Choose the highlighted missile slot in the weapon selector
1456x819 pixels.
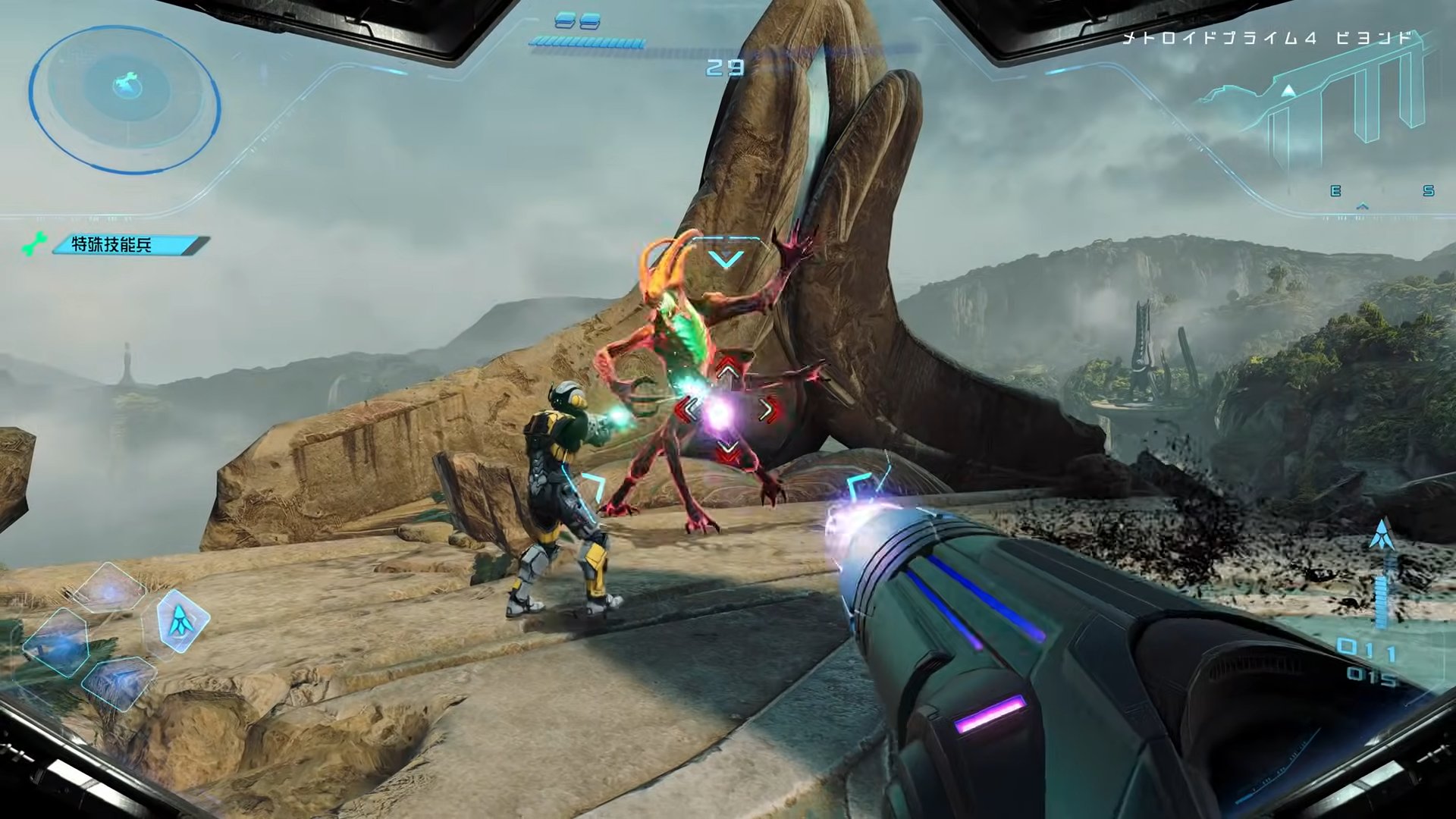182,621
